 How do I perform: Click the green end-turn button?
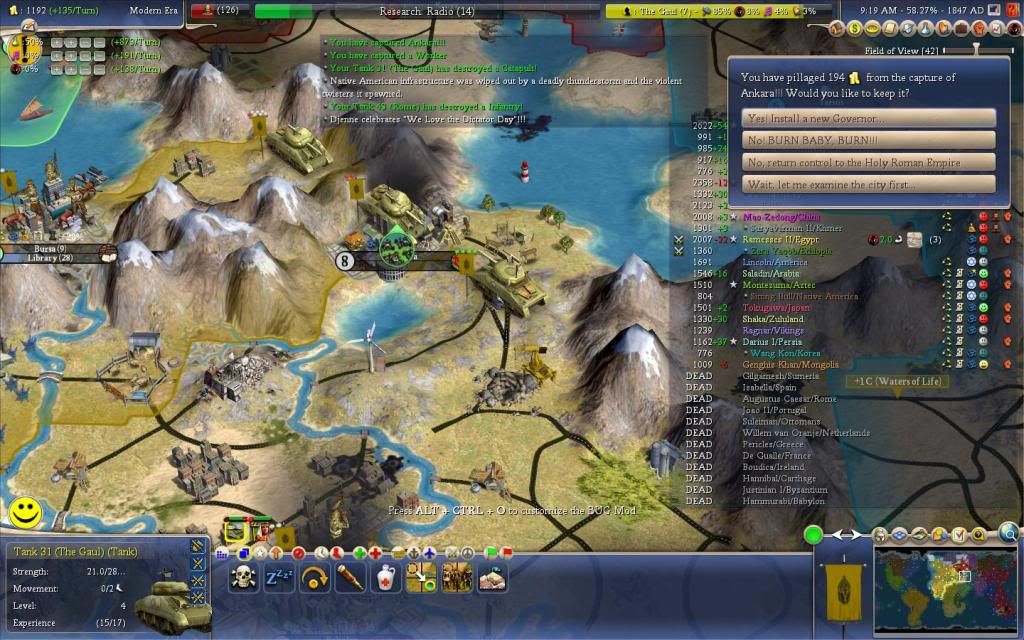pos(814,535)
